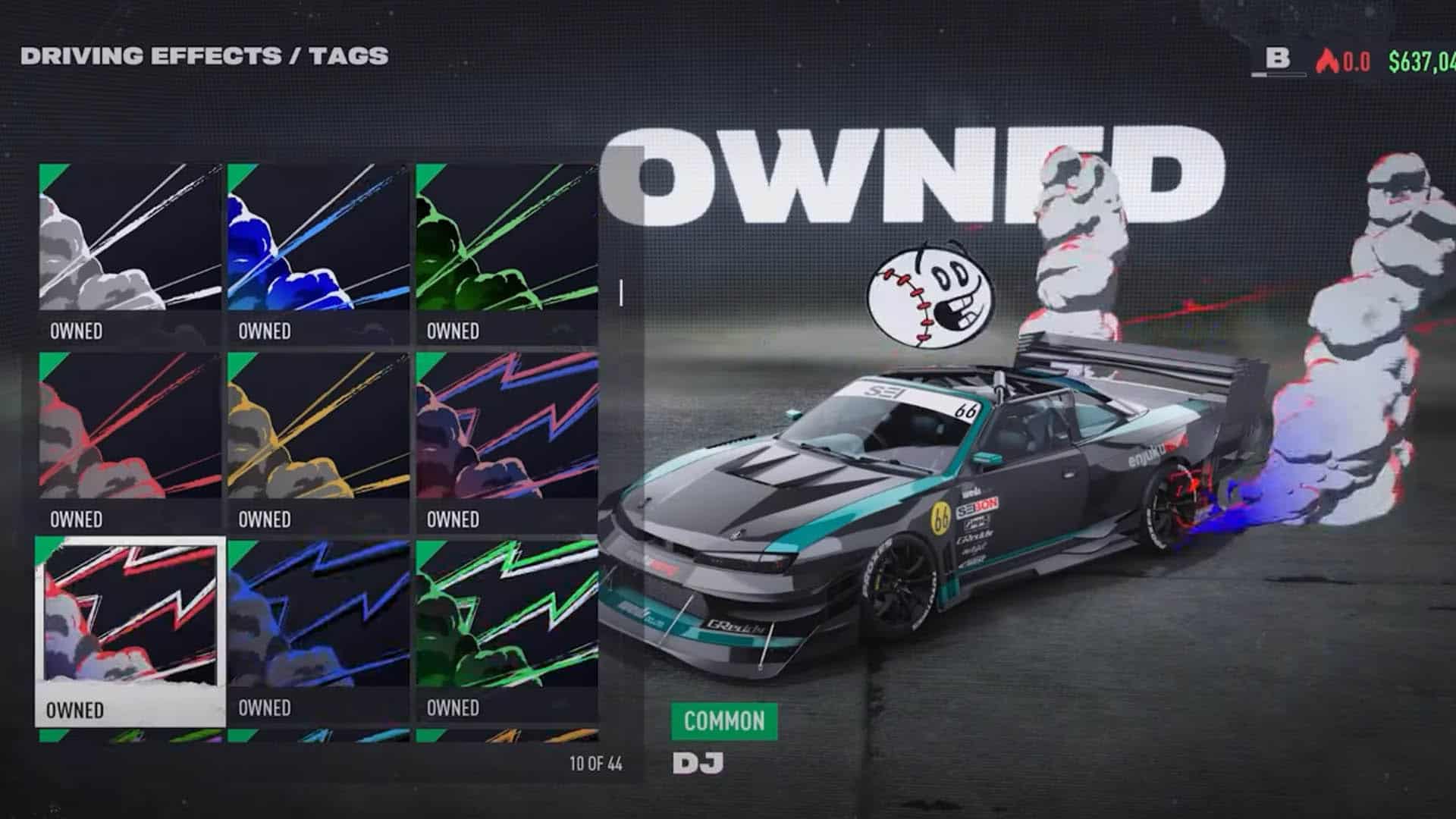Open the DRIVING EFFECTS / TAGS header tab
Image resolution: width=1456 pixels, height=819 pixels.
pos(203,55)
